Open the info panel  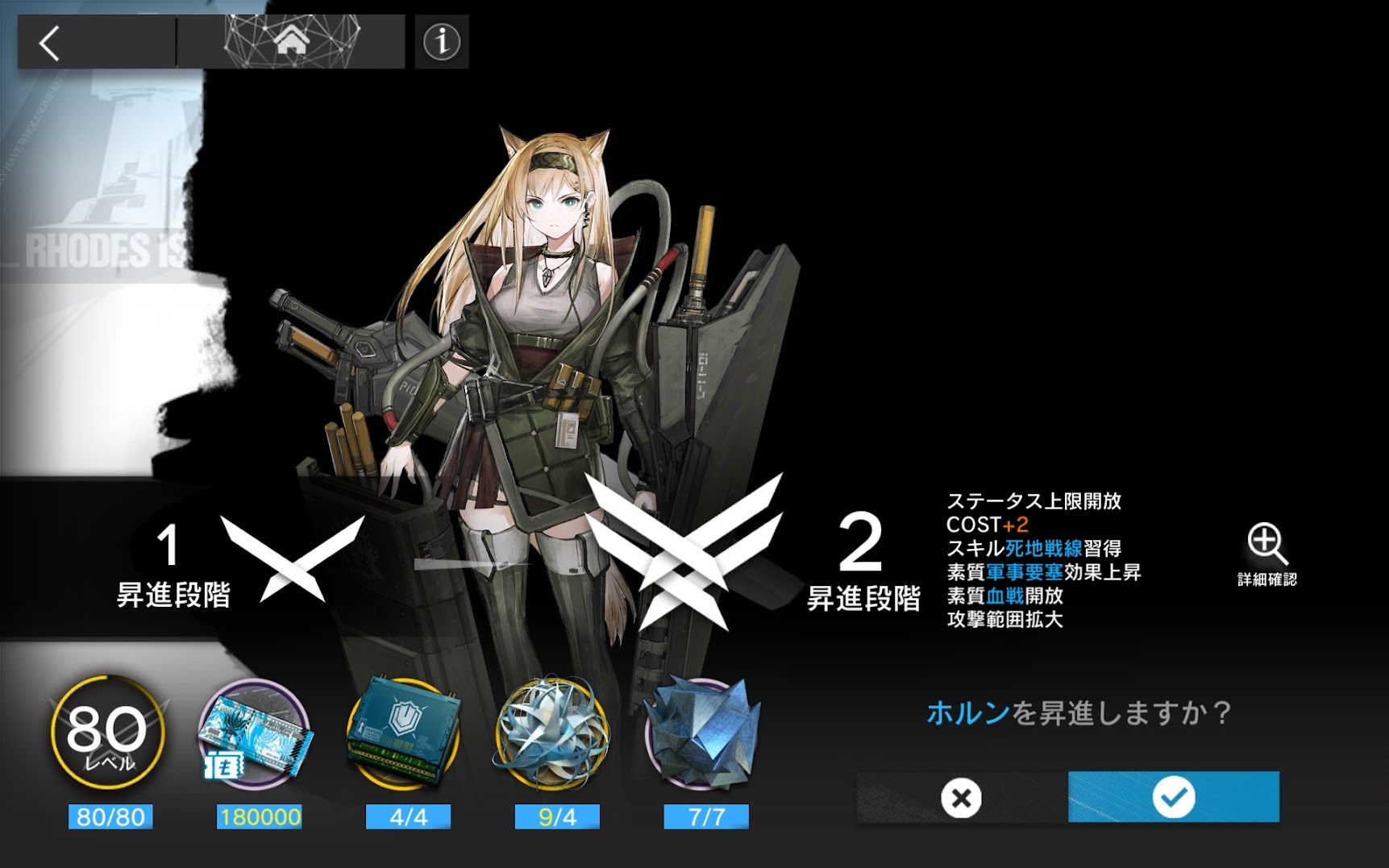pyautogui.click(x=442, y=42)
